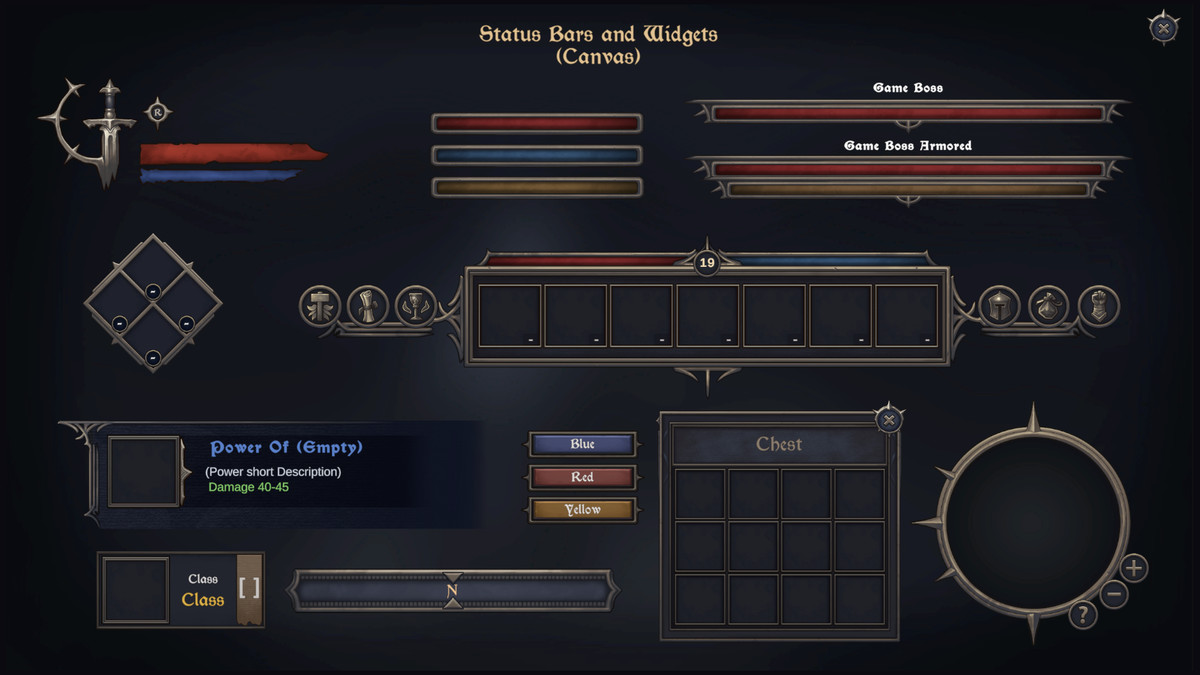This screenshot has width=1200, height=675.
Task: Choose the Yellow button
Action: [582, 510]
